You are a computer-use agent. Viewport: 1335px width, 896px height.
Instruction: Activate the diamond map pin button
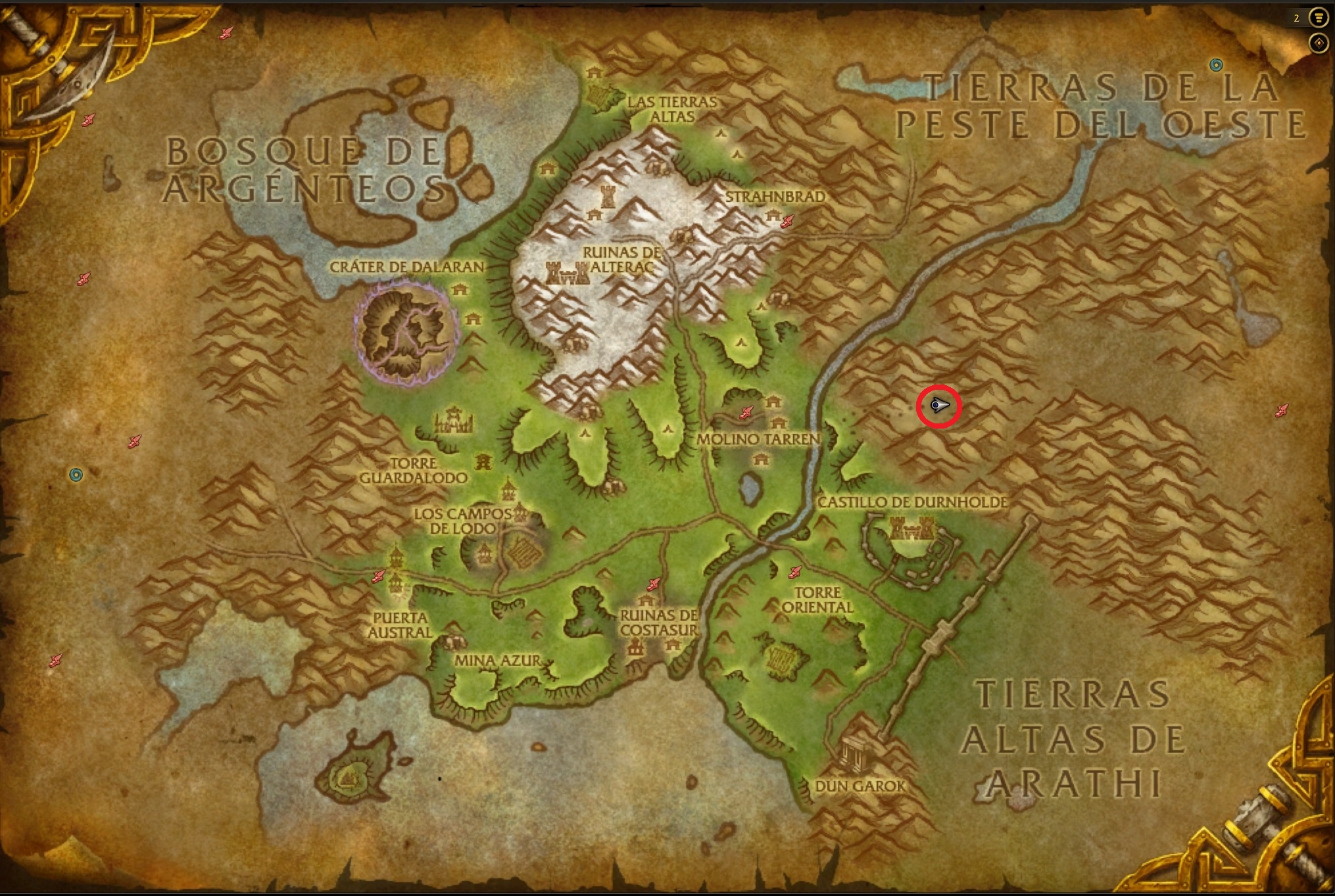pyautogui.click(x=1318, y=43)
